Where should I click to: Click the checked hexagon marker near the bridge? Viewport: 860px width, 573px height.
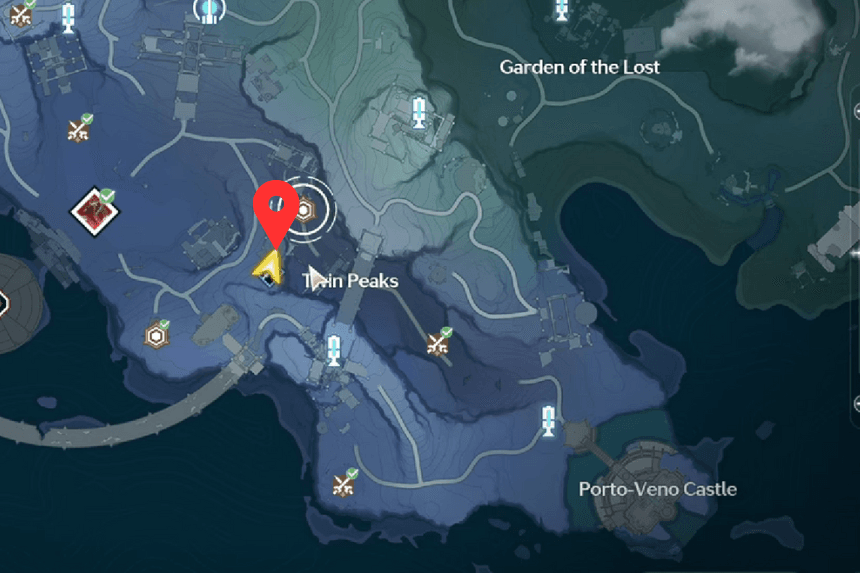coord(157,334)
